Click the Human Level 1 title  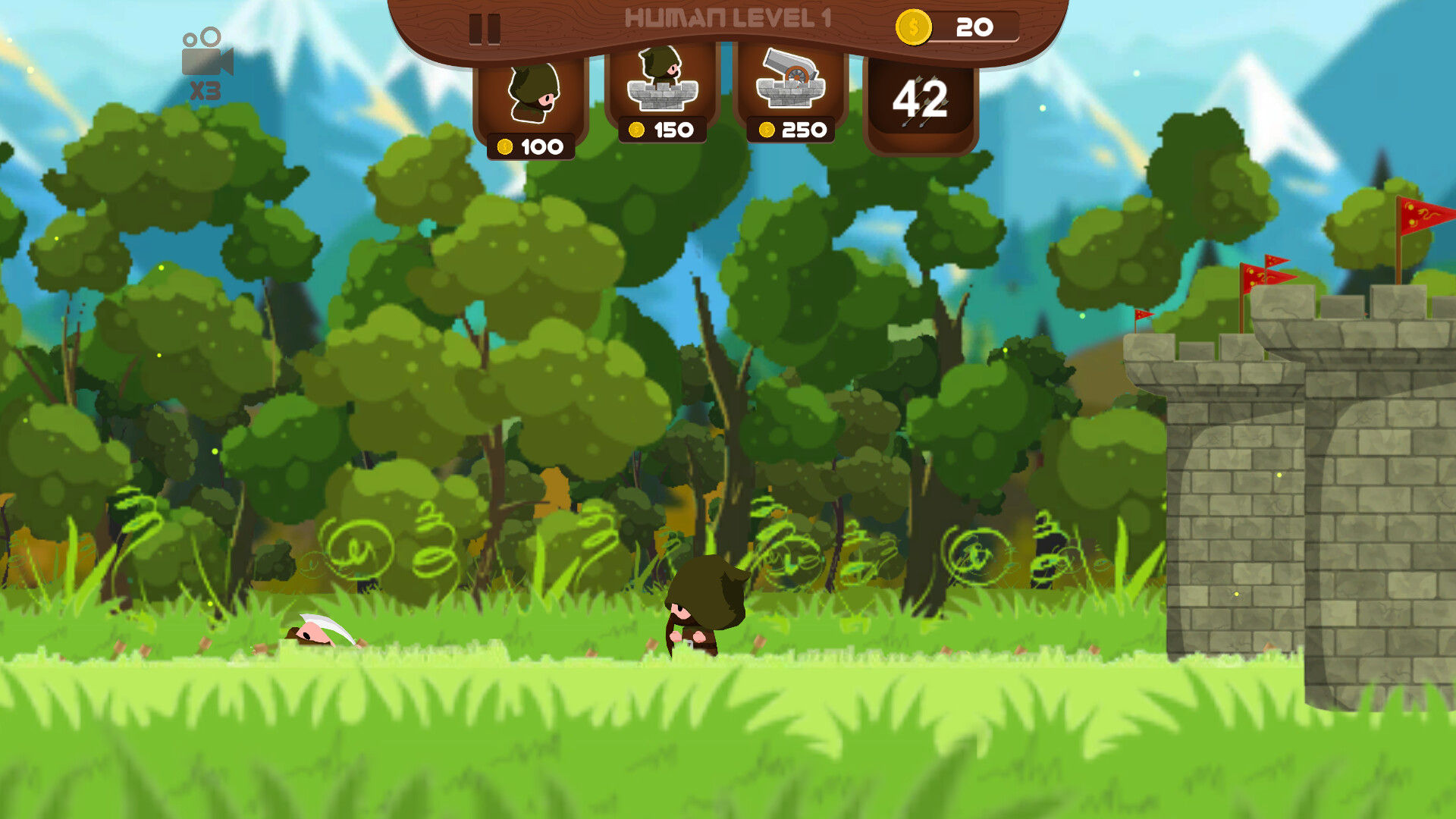728,15
